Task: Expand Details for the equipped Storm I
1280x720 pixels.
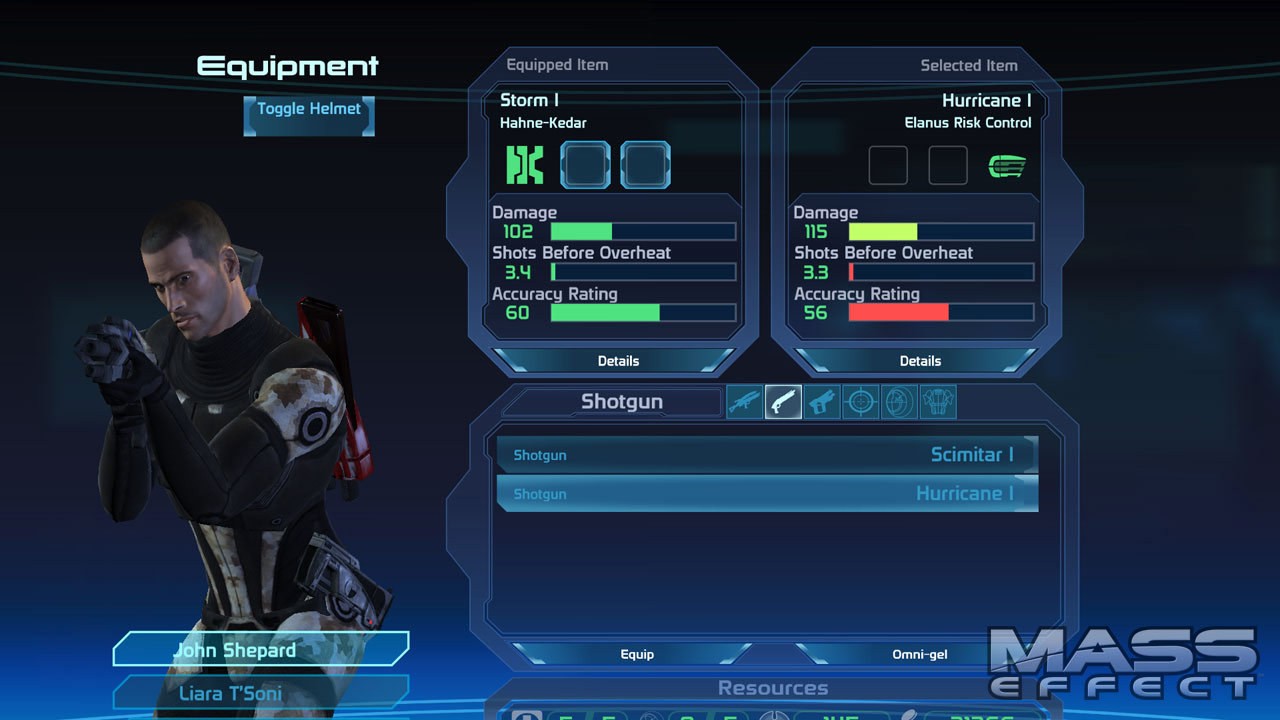Action: tap(618, 360)
